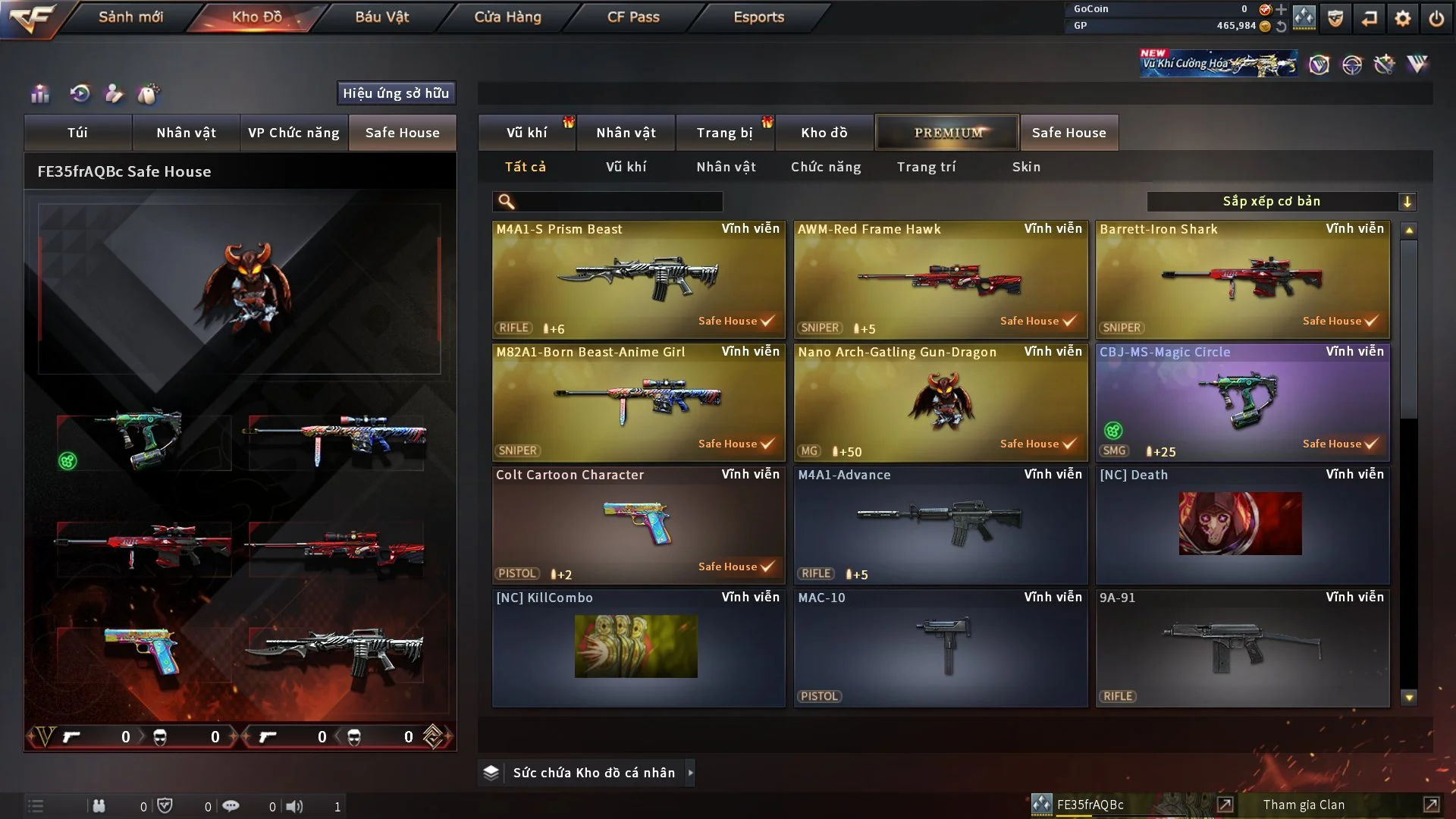
Task: Open the Sảnh mới lobby menu
Action: (x=130, y=17)
